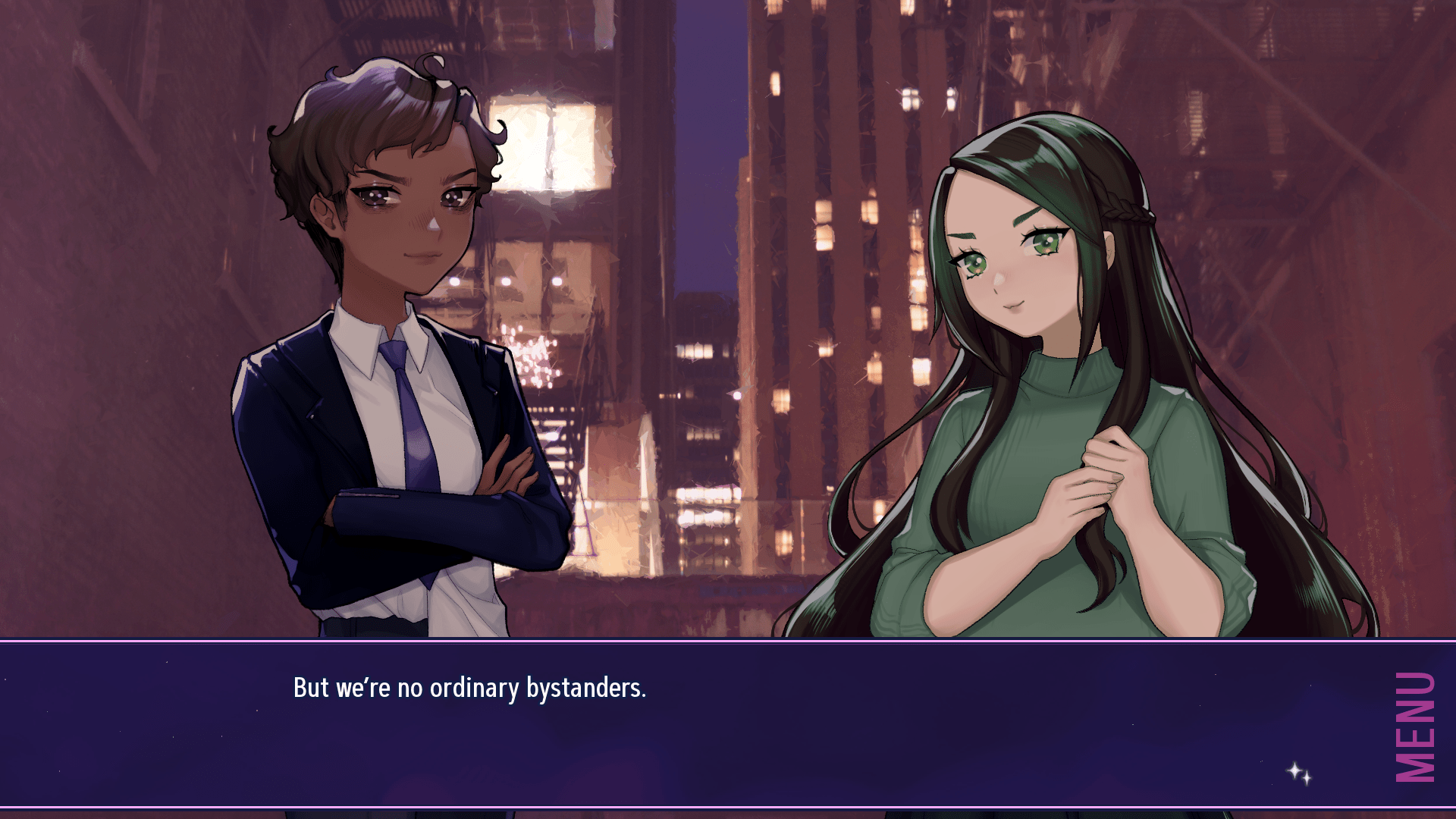Click the empty space inside the dialogue panel

tap(910, 751)
